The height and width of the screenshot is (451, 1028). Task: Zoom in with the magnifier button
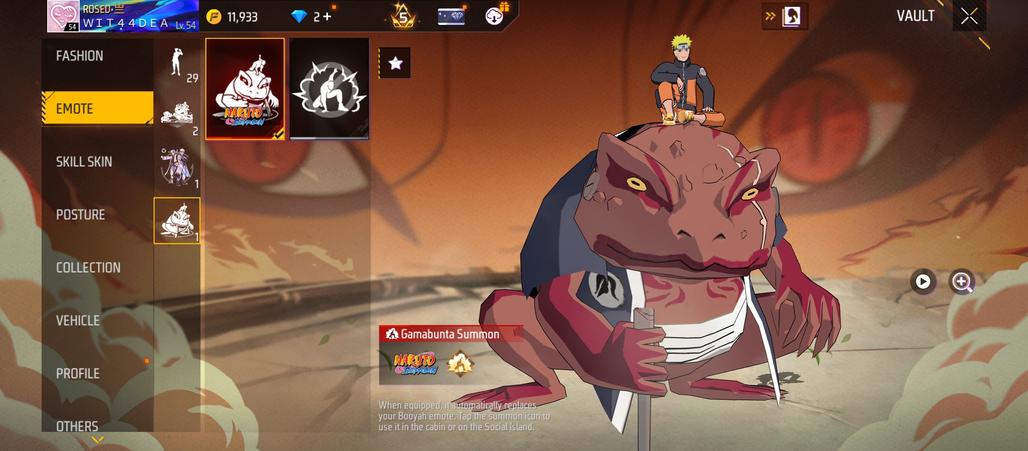pyautogui.click(x=962, y=282)
